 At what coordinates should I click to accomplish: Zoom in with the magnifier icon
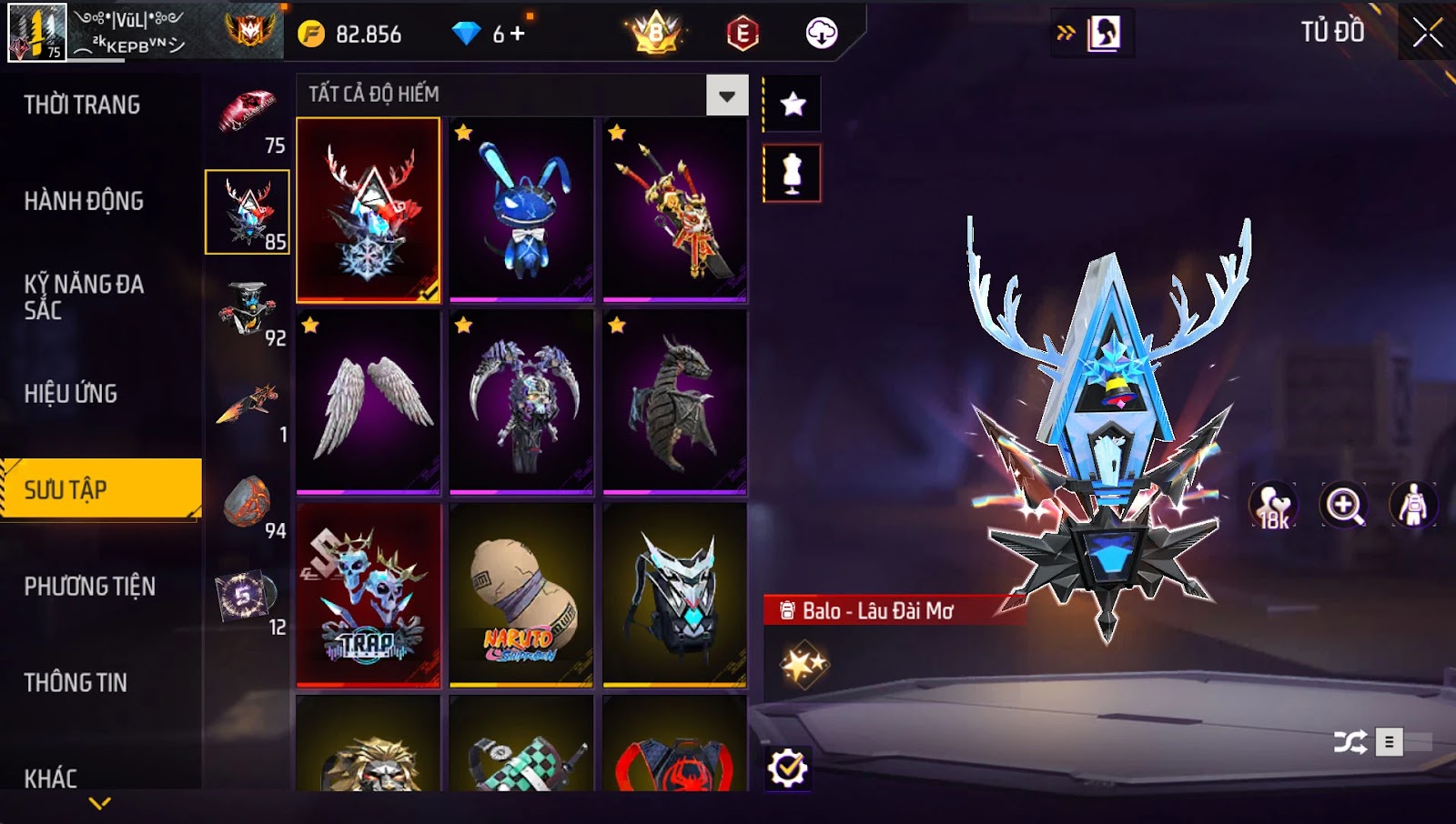[1344, 506]
